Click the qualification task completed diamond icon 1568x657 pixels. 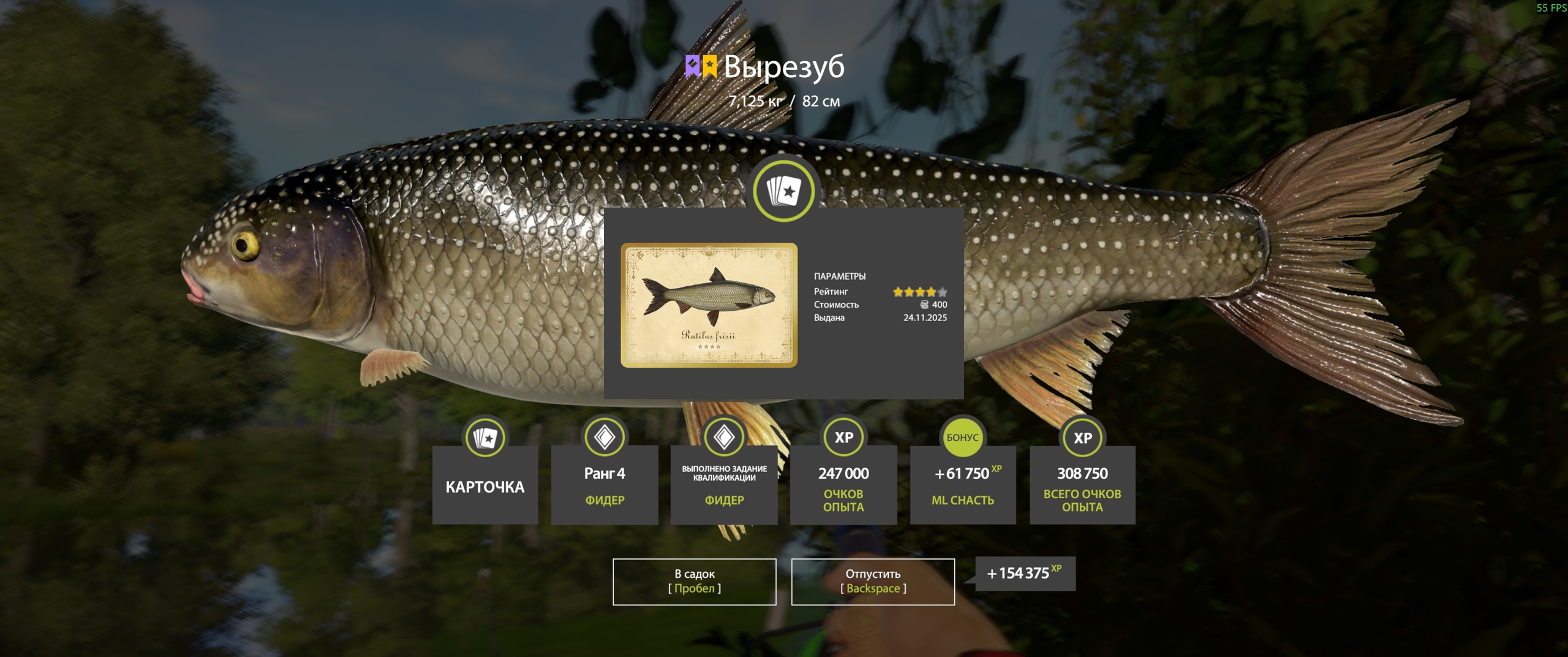tap(723, 435)
